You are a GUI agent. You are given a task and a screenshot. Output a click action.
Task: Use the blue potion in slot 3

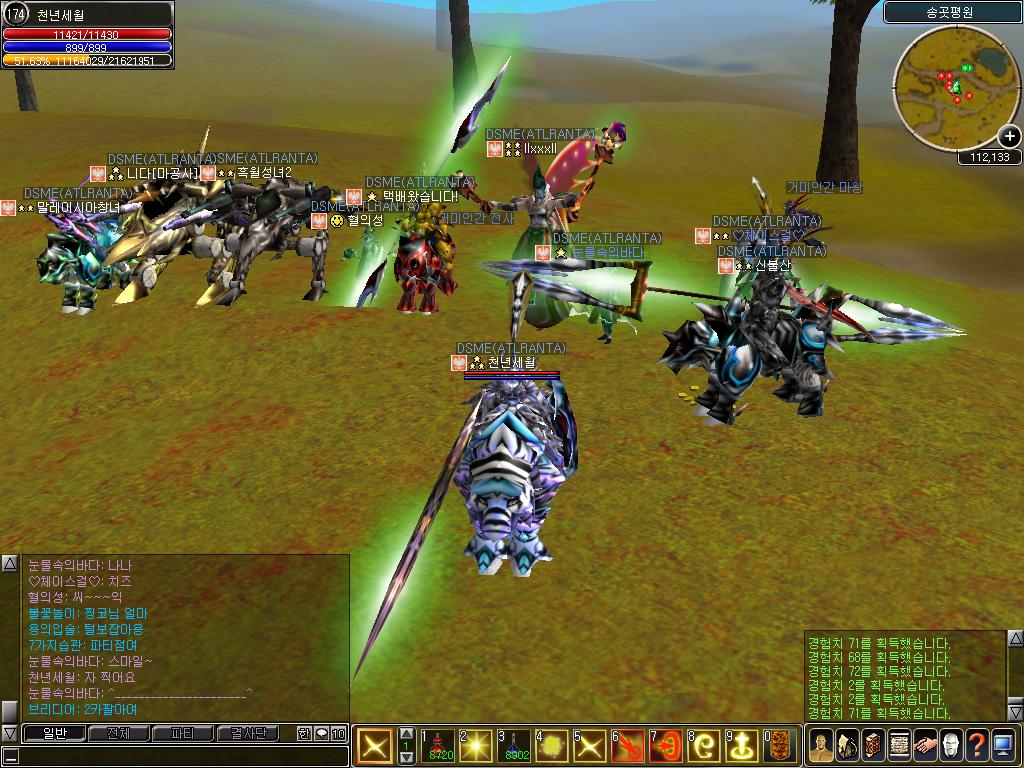pyautogui.click(x=514, y=746)
